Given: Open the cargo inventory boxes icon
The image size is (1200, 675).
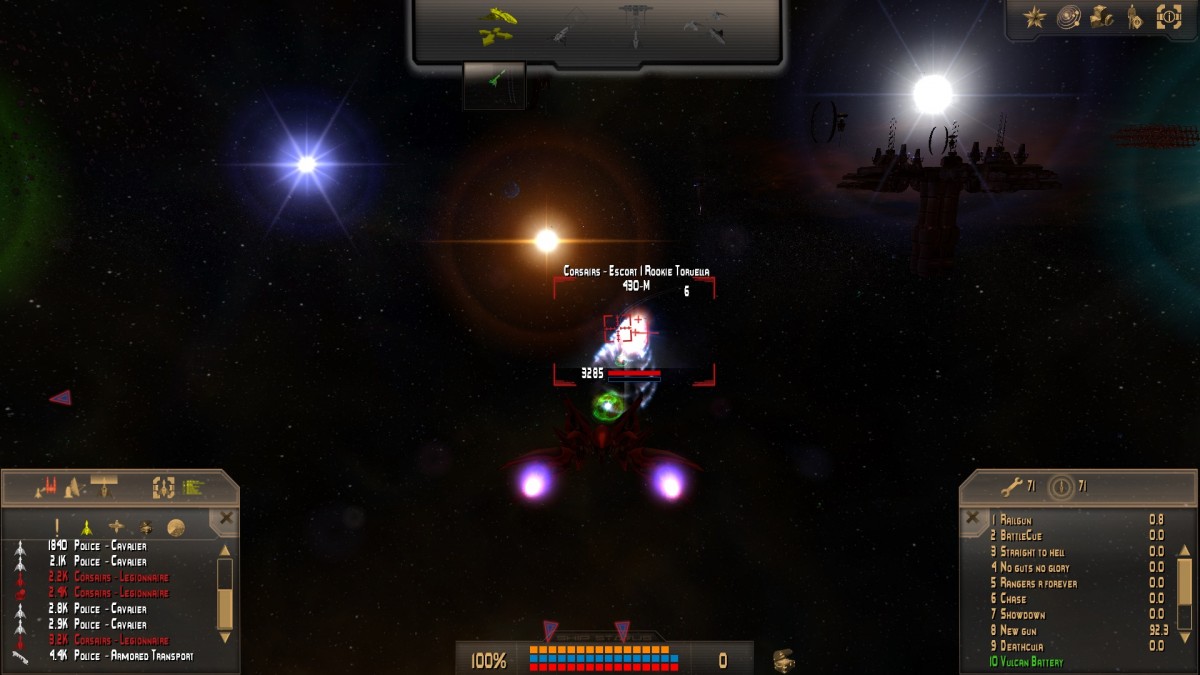Looking at the screenshot, I should (x=1102, y=17).
